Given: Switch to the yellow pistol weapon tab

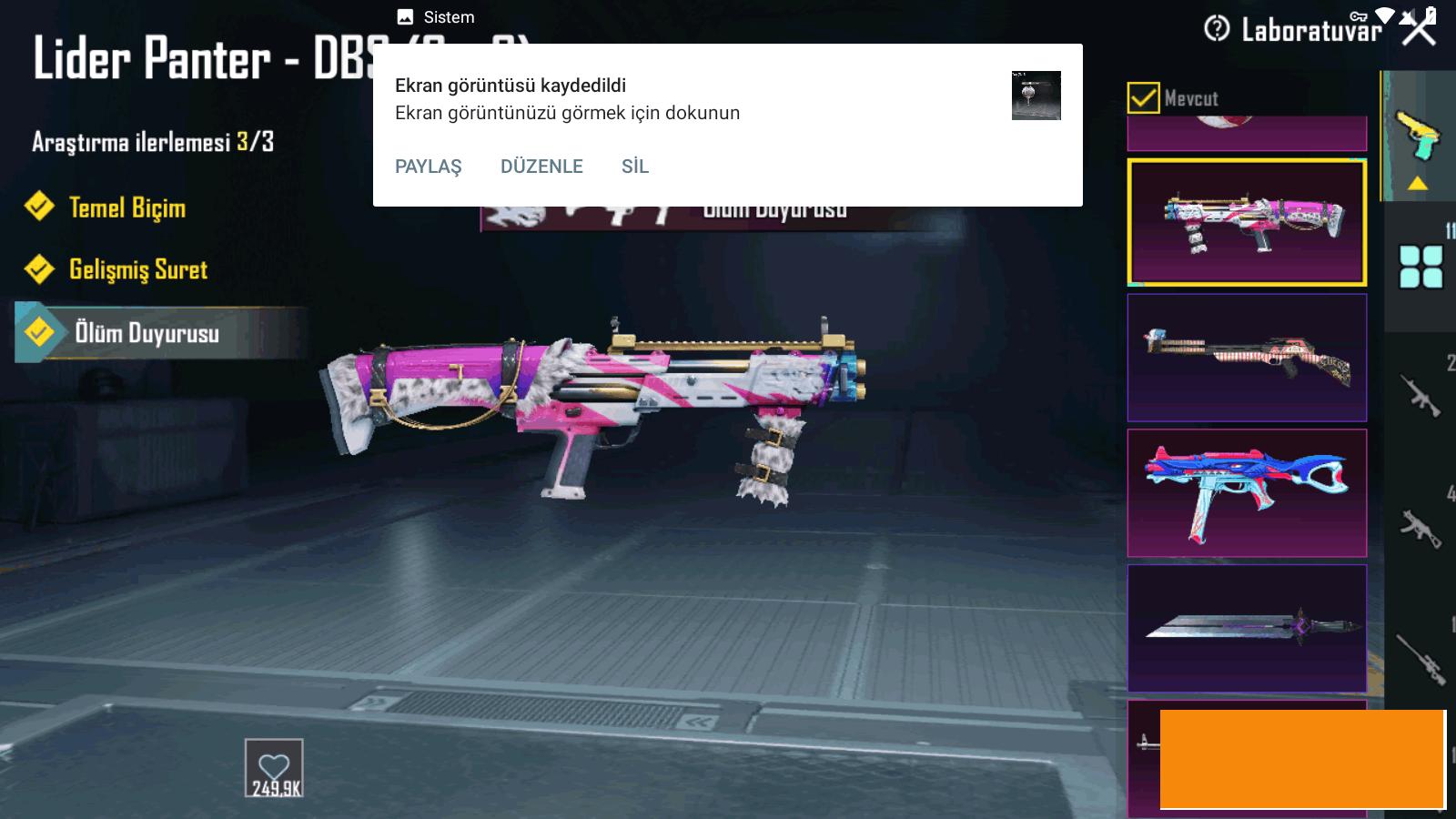Looking at the screenshot, I should click(1416, 136).
